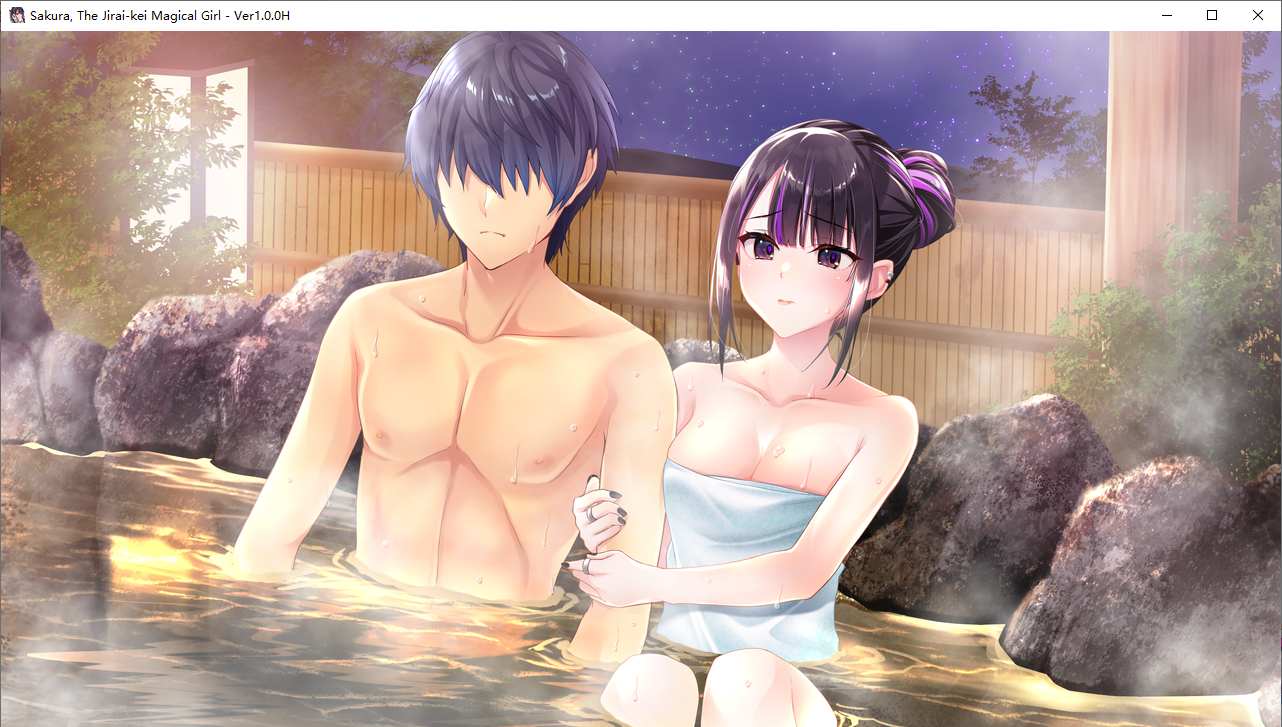Close the Sakura game window
Viewport: 1282px width, 727px height.
[x=1257, y=15]
